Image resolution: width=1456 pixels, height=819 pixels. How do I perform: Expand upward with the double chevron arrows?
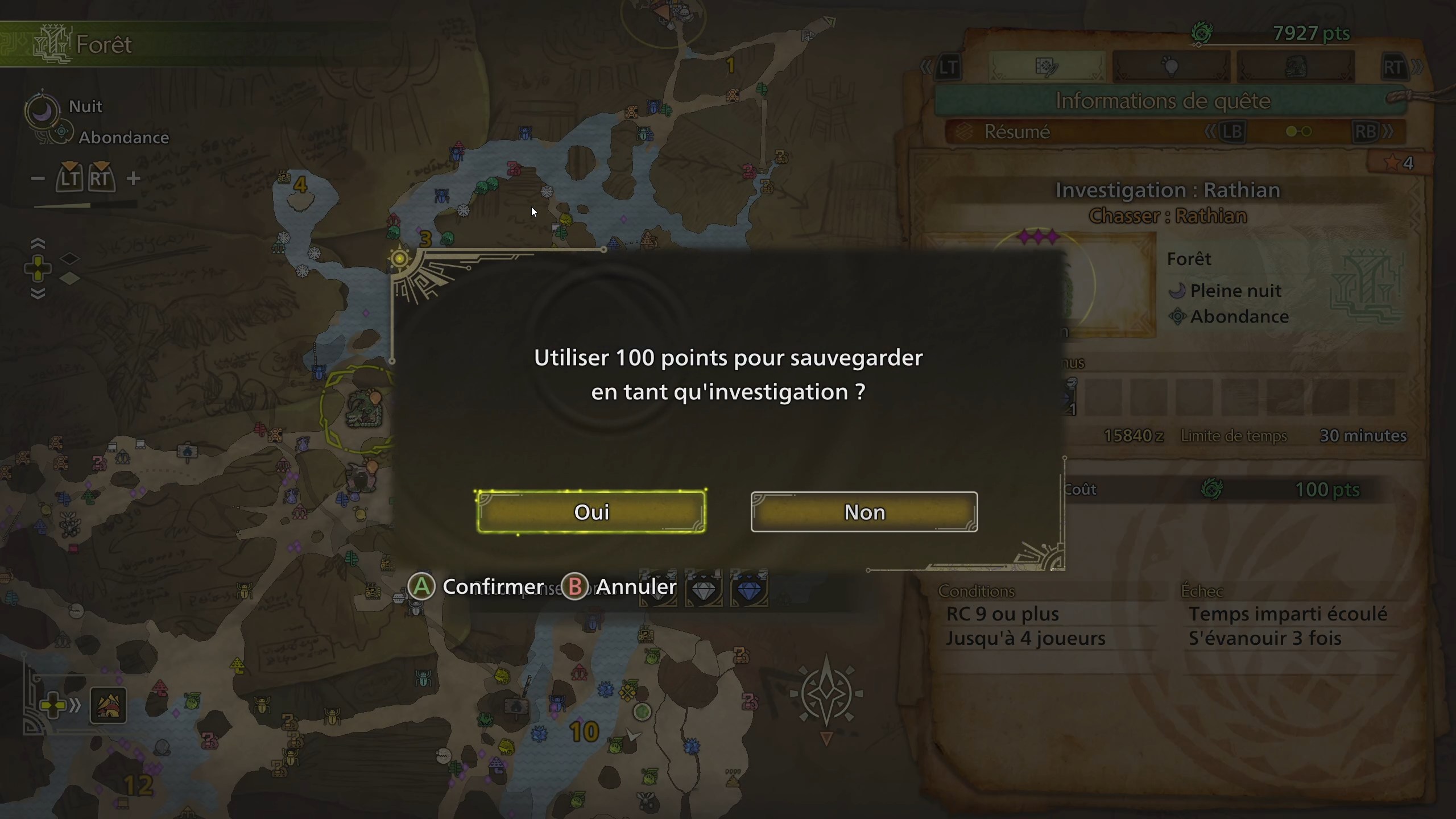[39, 243]
